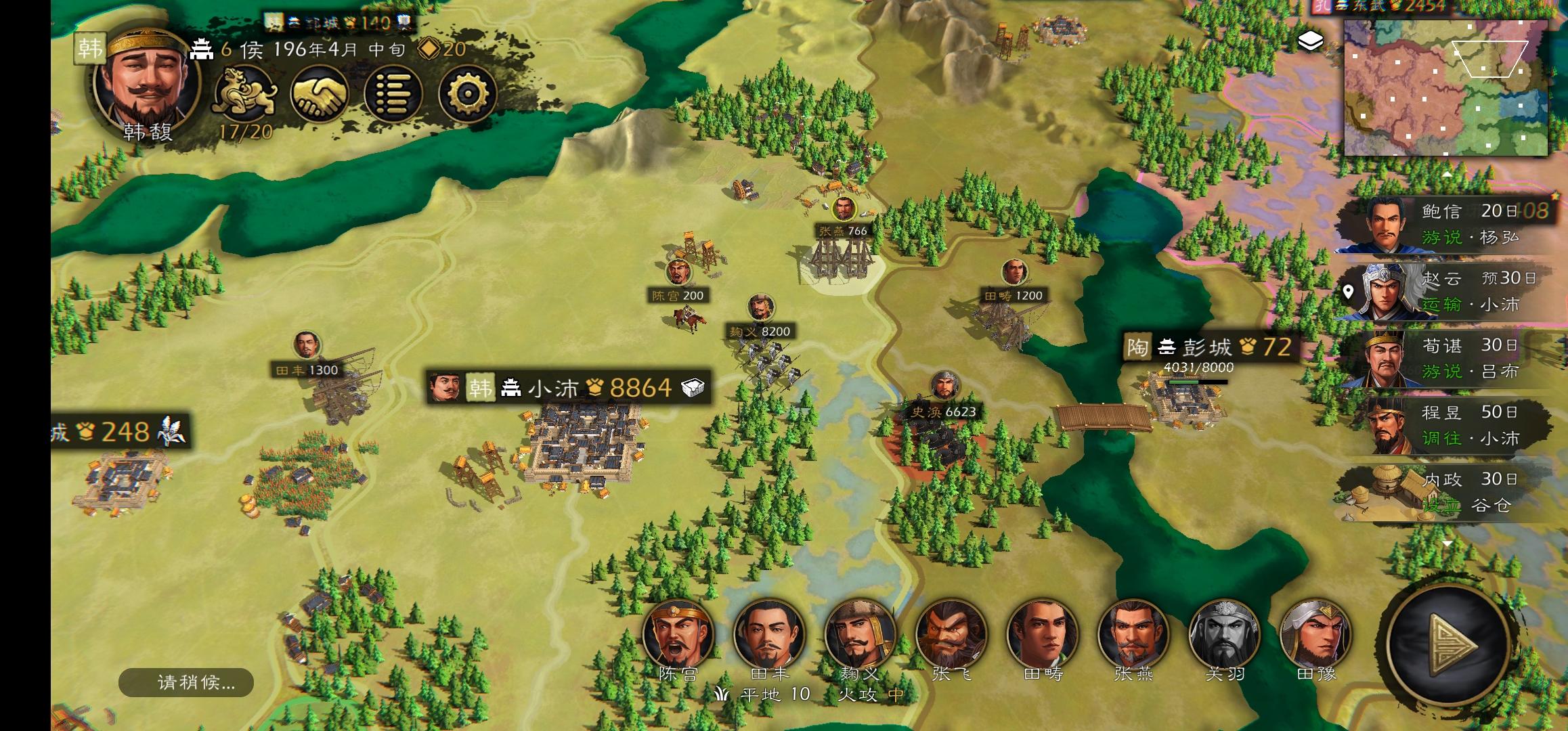The height and width of the screenshot is (731, 1568).
Task: Open the 彭城 city label
Action: pyautogui.click(x=1208, y=347)
